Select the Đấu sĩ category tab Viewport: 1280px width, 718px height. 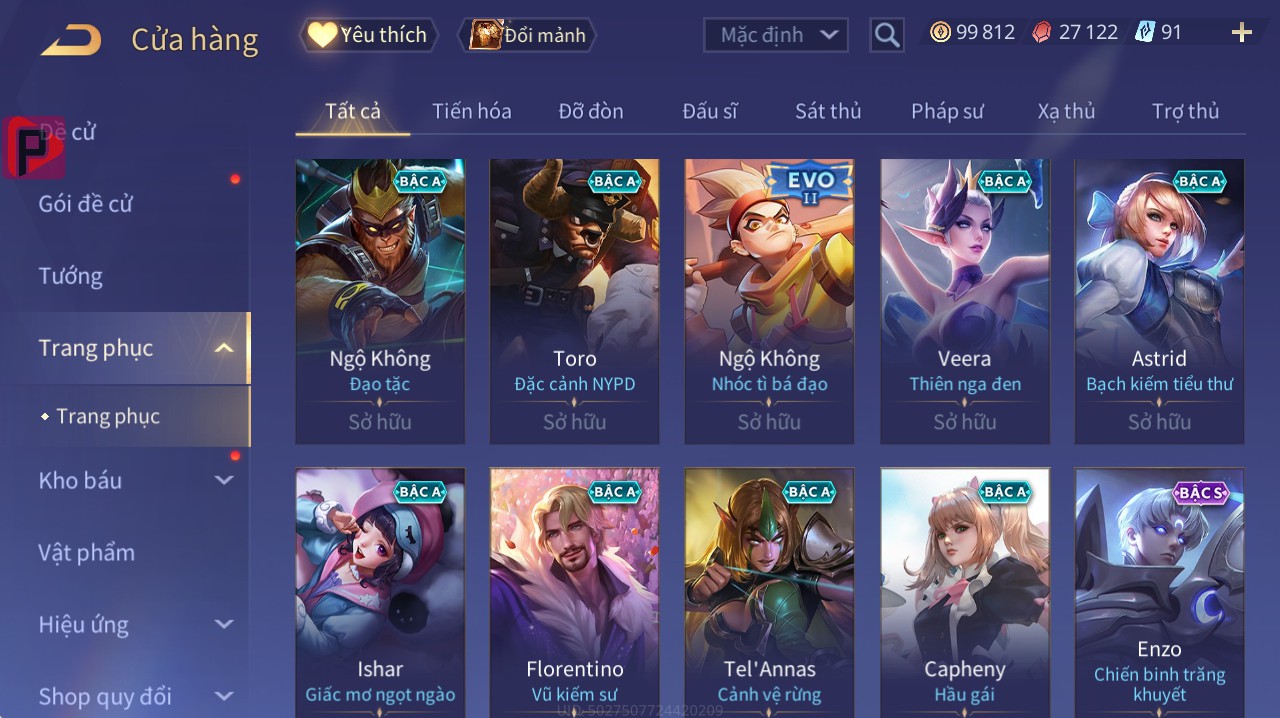point(709,111)
